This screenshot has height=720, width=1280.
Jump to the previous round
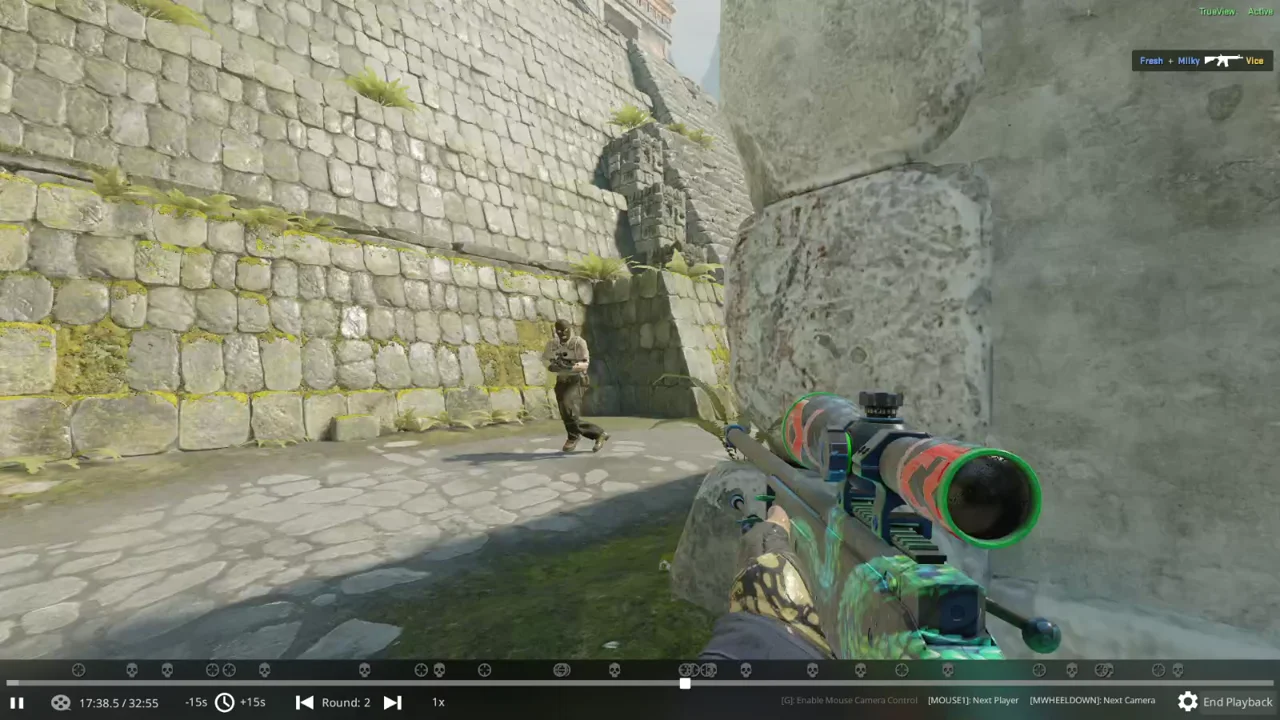tap(304, 702)
